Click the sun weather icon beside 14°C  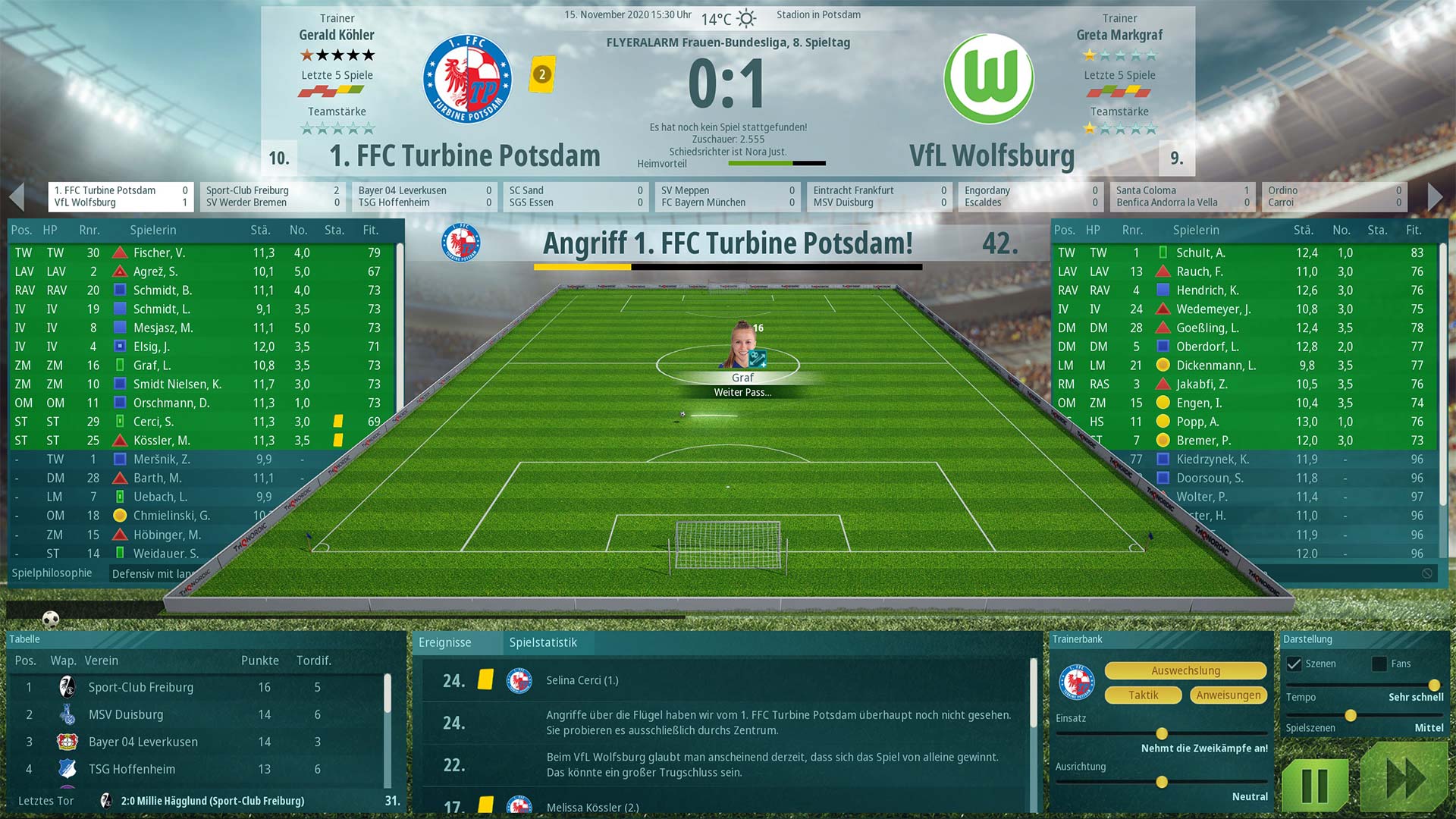point(748,16)
